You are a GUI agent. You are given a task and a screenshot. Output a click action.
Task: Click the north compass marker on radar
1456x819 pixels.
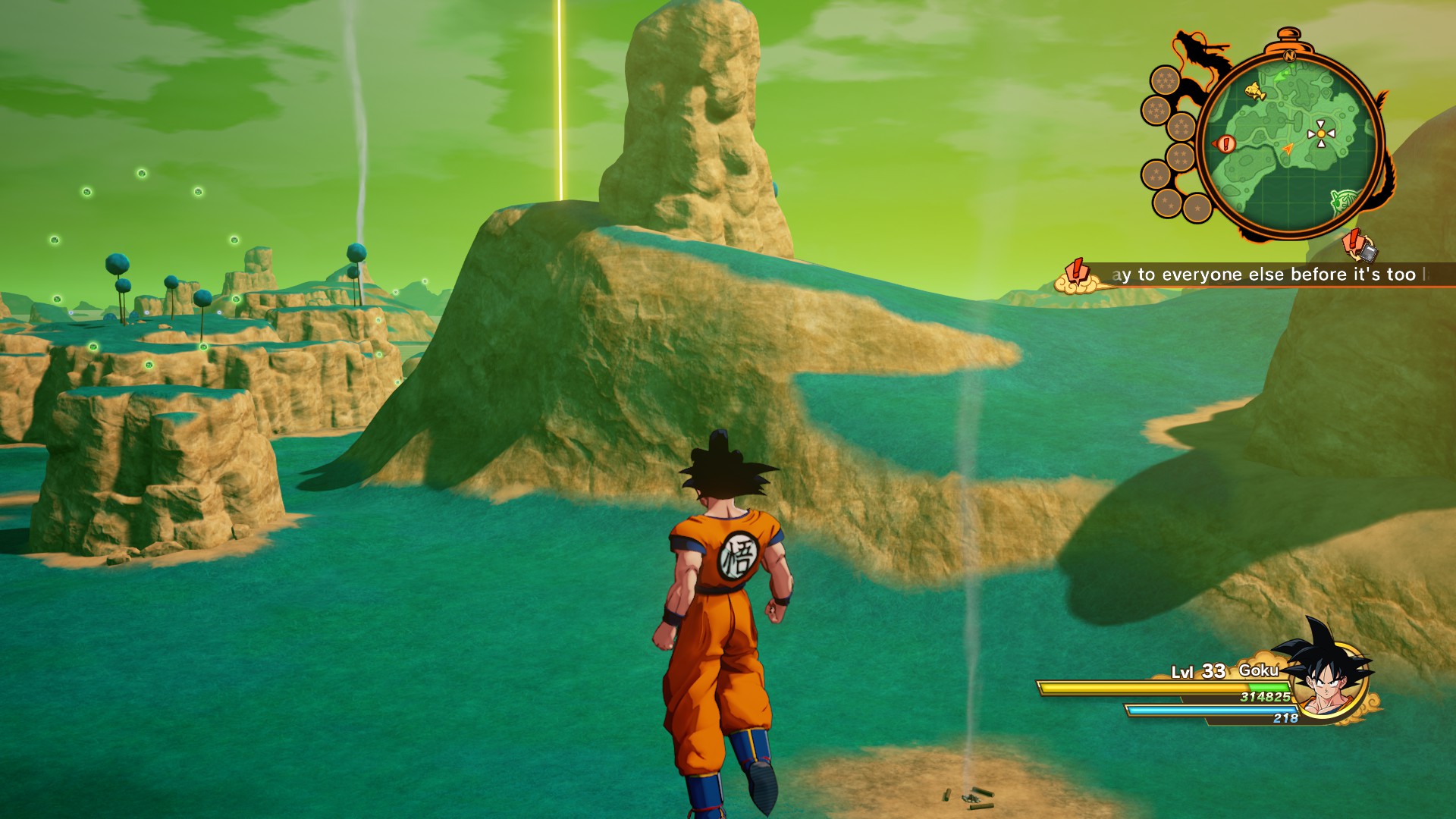click(x=1288, y=55)
